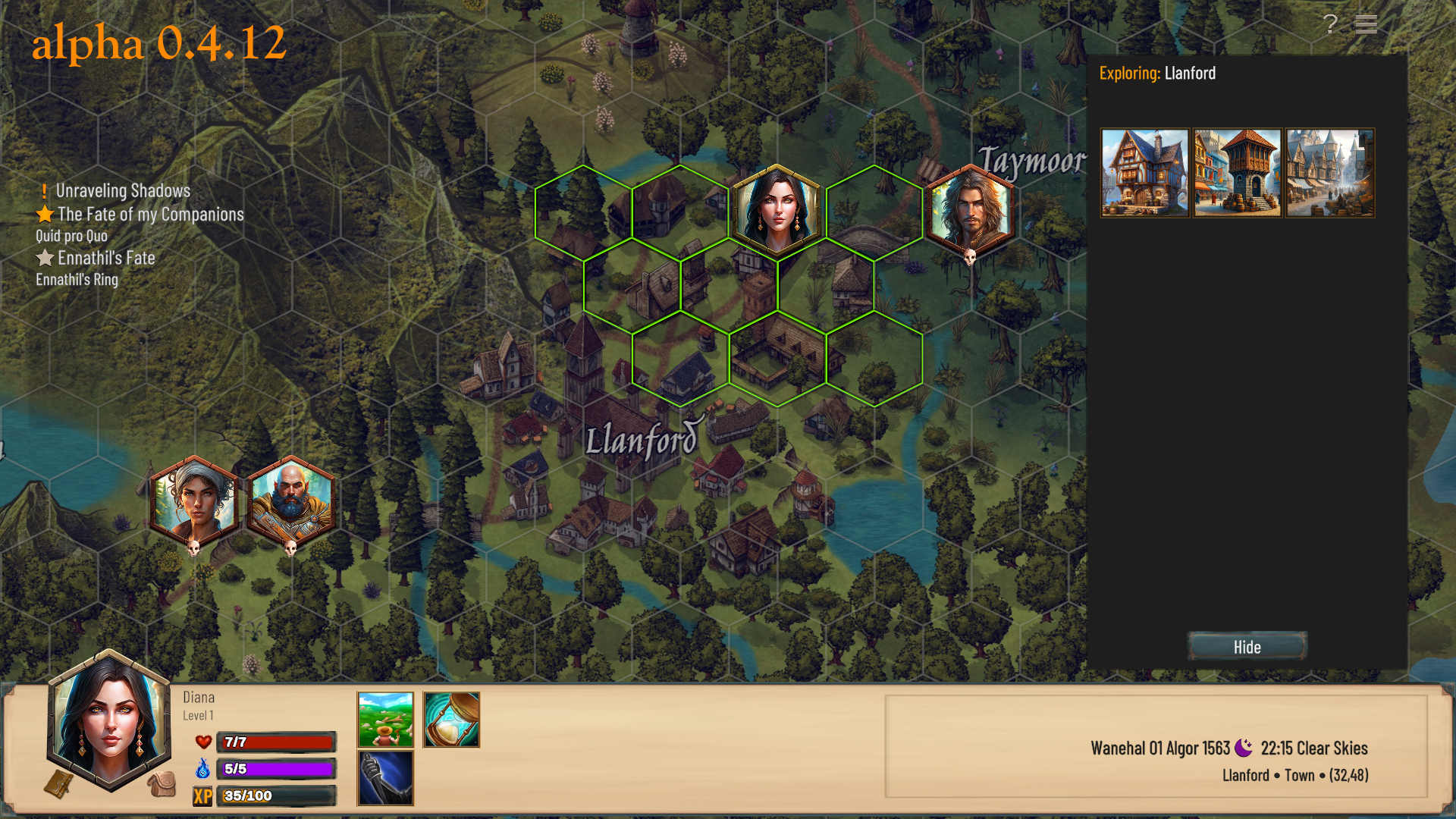Viewport: 1456px width, 819px height.
Task: Collapse the Exploring: Llanford panel
Action: coord(1246,647)
